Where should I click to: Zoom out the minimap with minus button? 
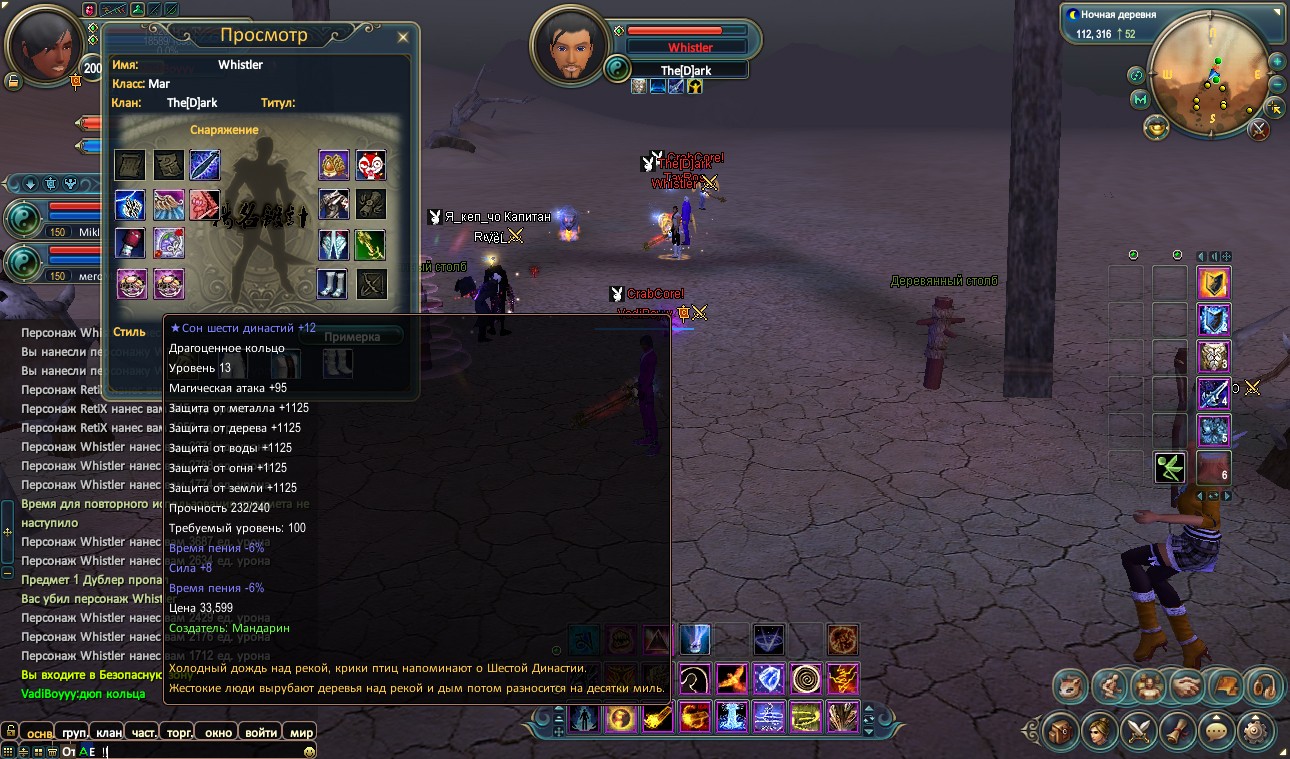(1277, 85)
